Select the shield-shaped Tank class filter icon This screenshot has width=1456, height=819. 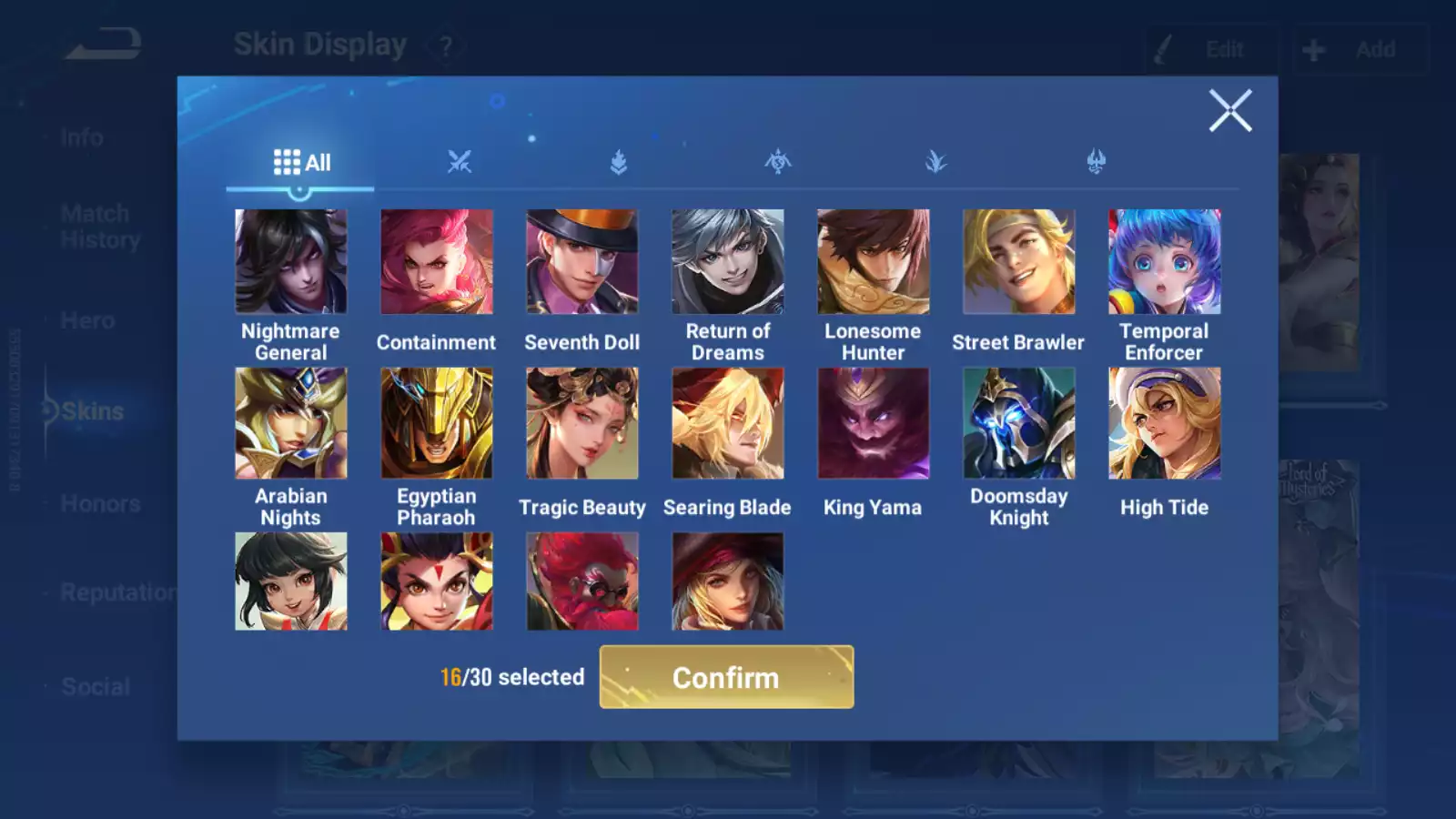tap(619, 161)
